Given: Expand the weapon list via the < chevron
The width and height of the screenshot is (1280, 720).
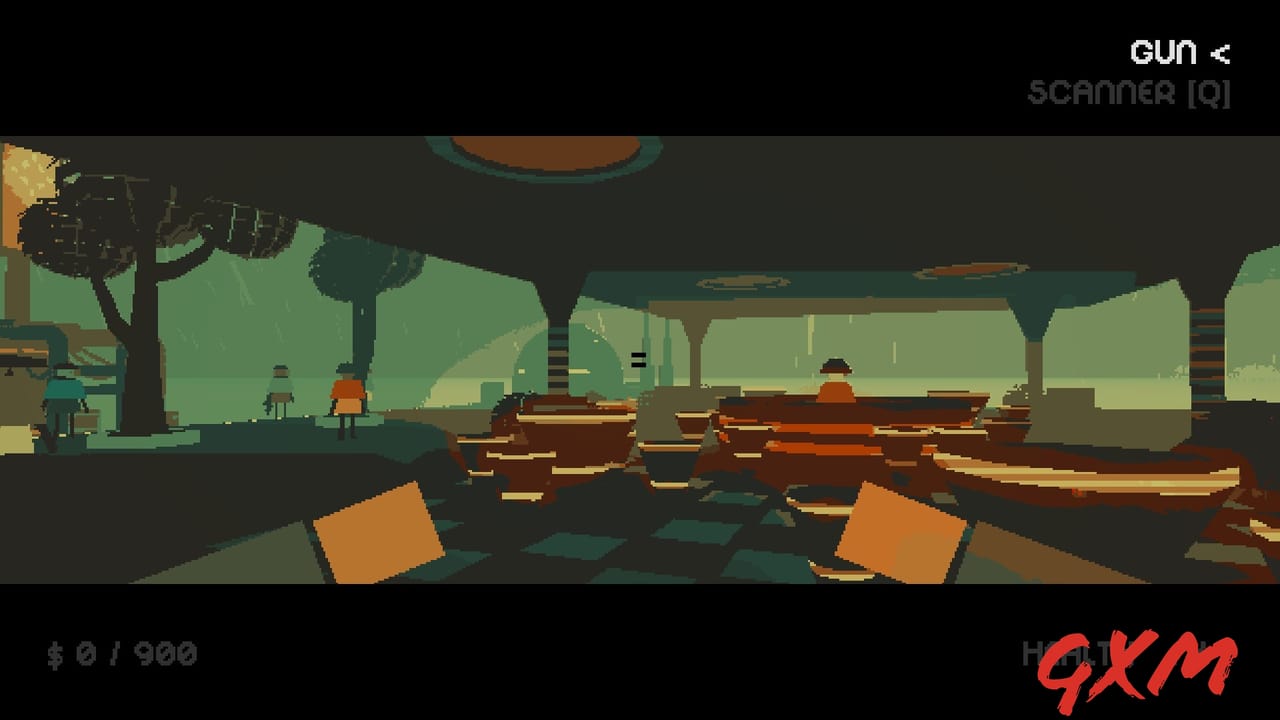Looking at the screenshot, I should point(1220,54).
